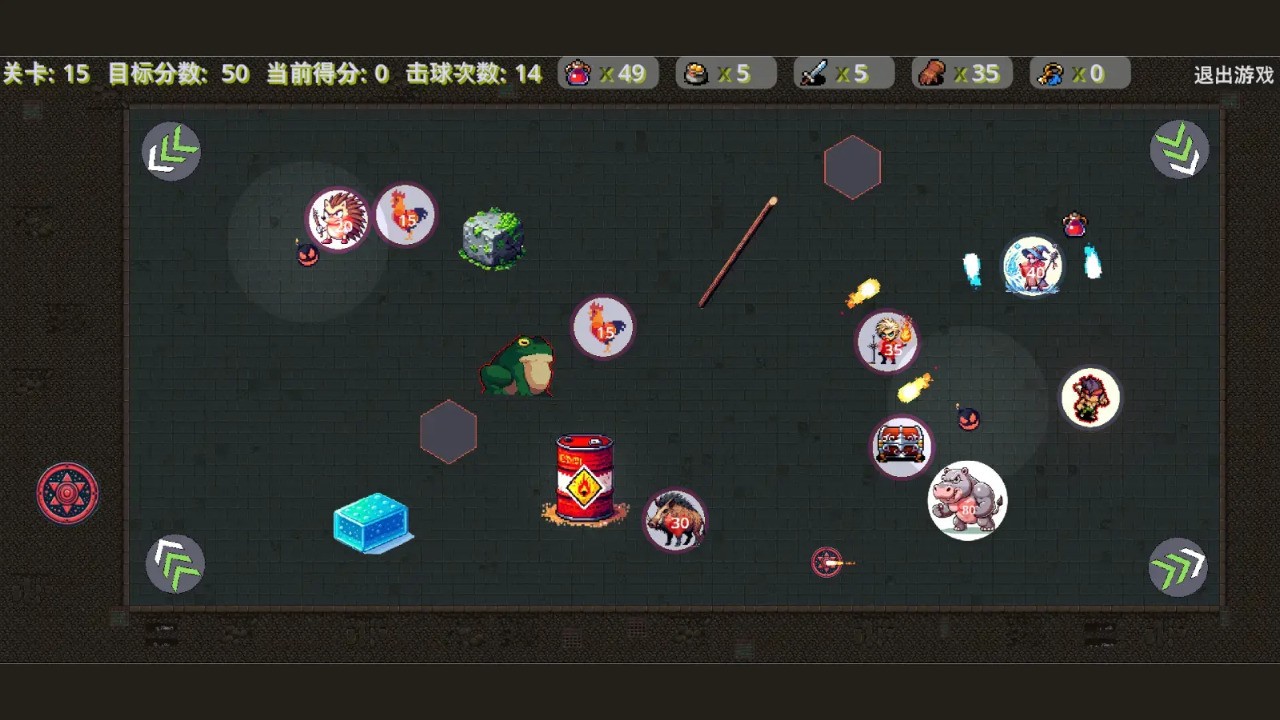Click the blue ice block obstacle
This screenshot has width=1280, height=720.
372,522
